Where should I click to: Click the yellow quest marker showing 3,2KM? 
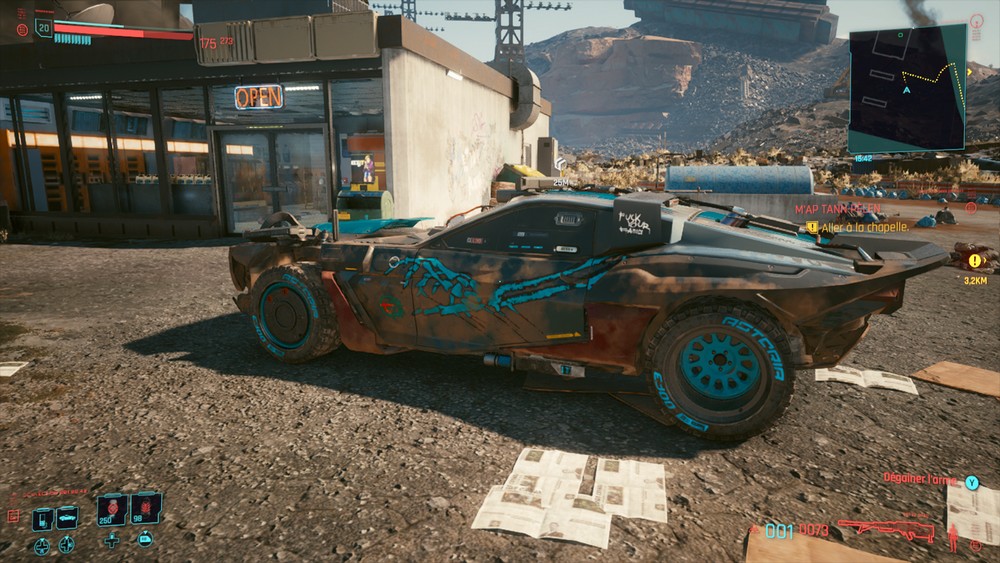(x=975, y=261)
